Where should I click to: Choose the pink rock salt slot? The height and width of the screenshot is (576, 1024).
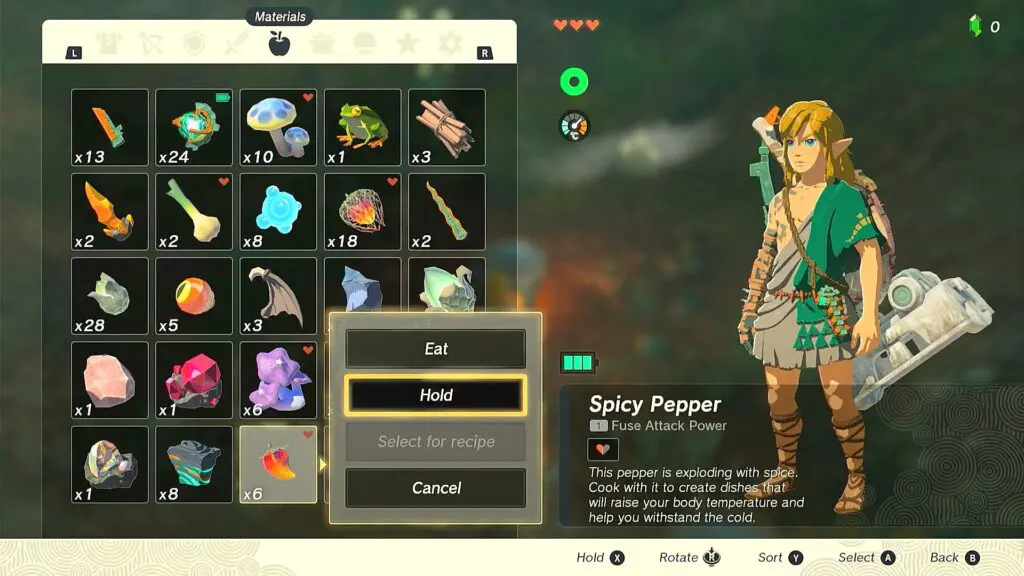pyautogui.click(x=110, y=380)
